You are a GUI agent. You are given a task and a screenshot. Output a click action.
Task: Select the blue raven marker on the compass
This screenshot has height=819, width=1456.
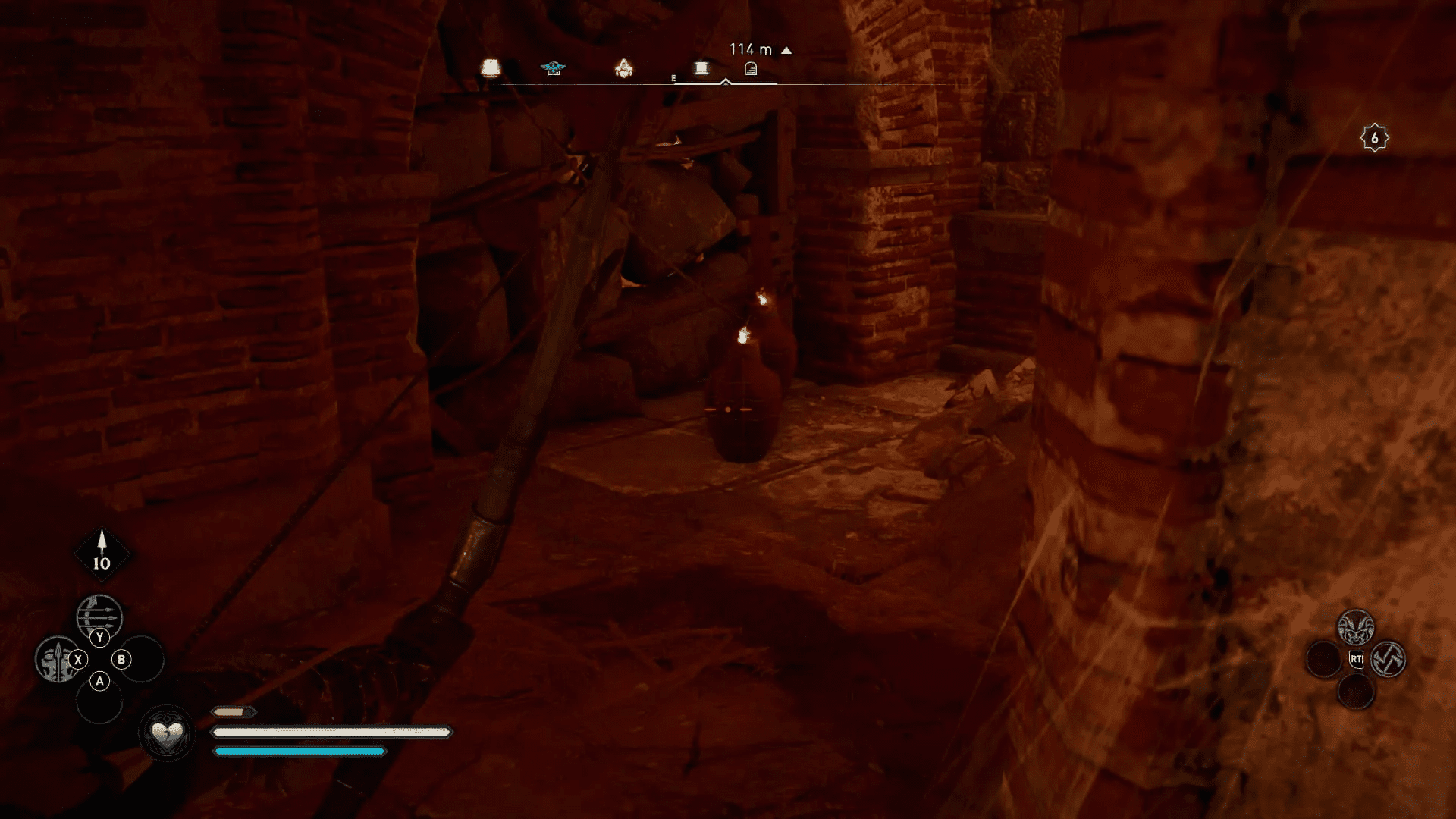[554, 67]
